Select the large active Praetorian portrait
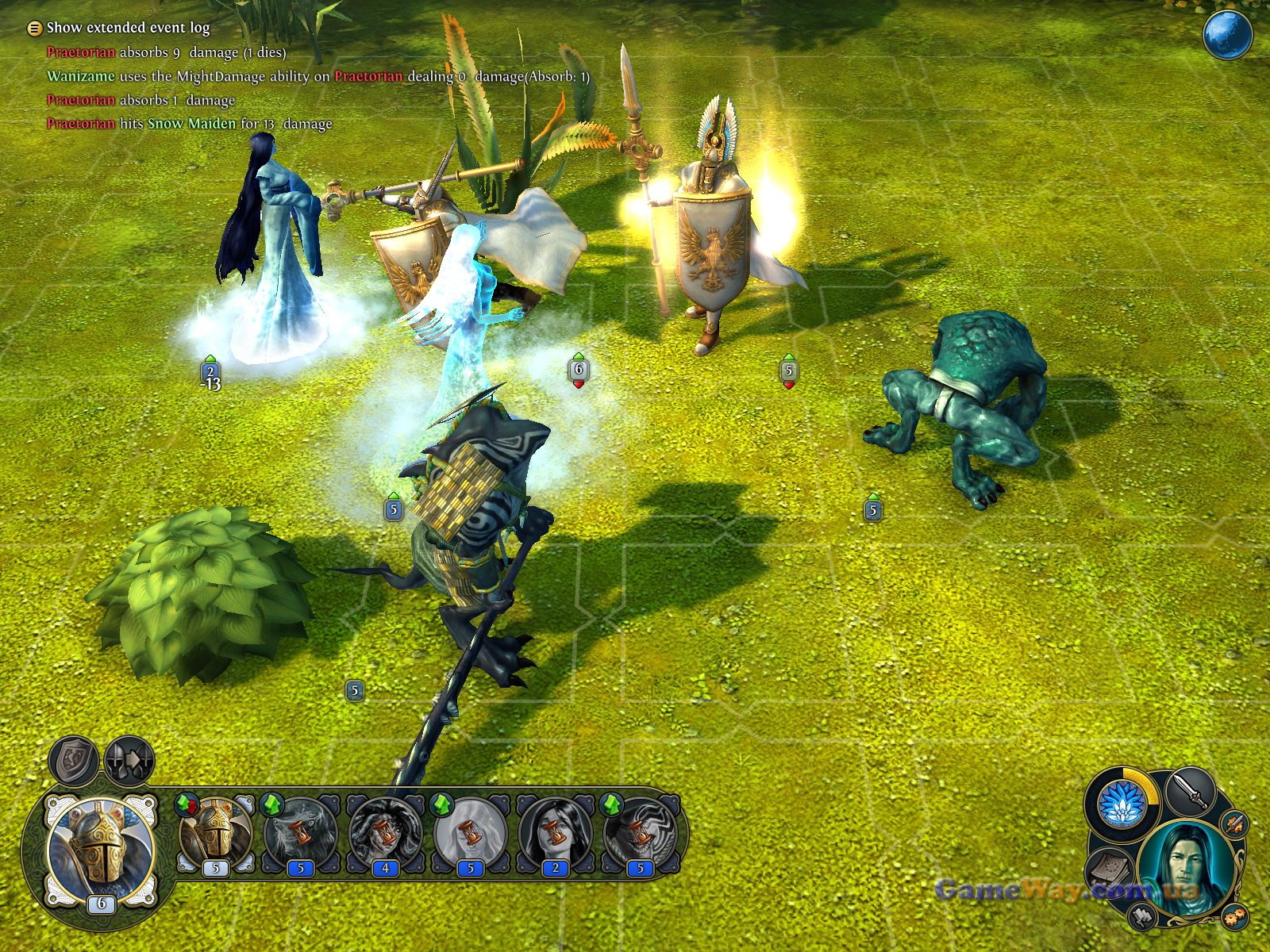 pyautogui.click(x=101, y=852)
